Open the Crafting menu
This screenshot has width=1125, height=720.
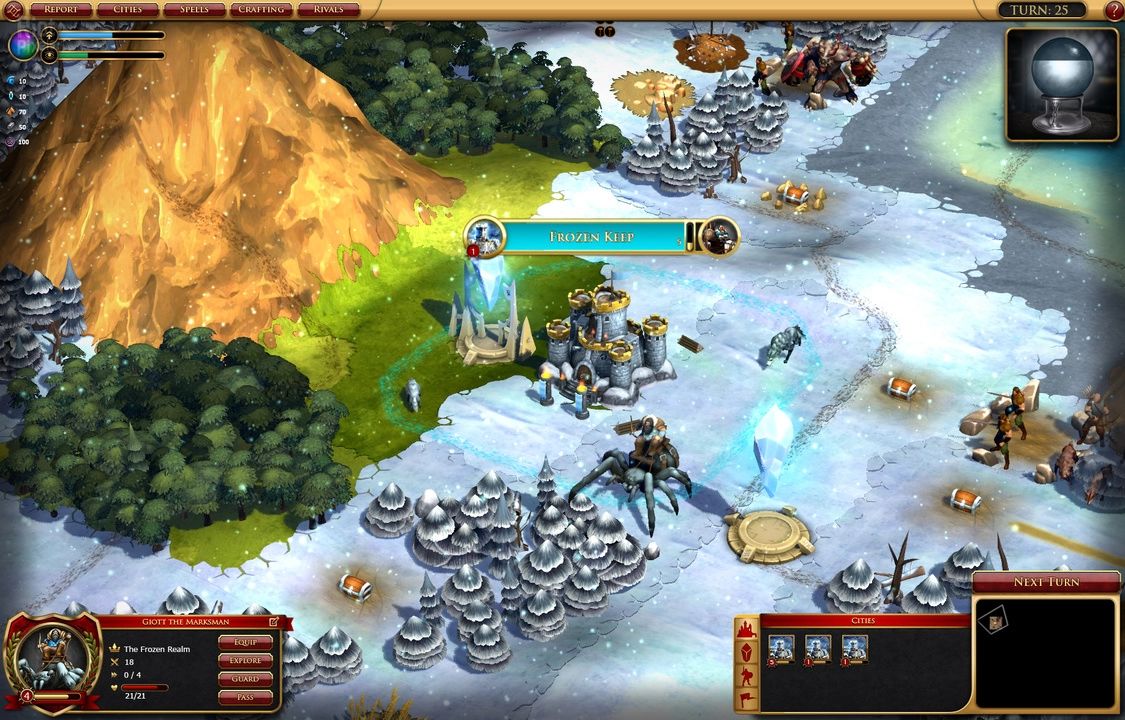click(262, 10)
